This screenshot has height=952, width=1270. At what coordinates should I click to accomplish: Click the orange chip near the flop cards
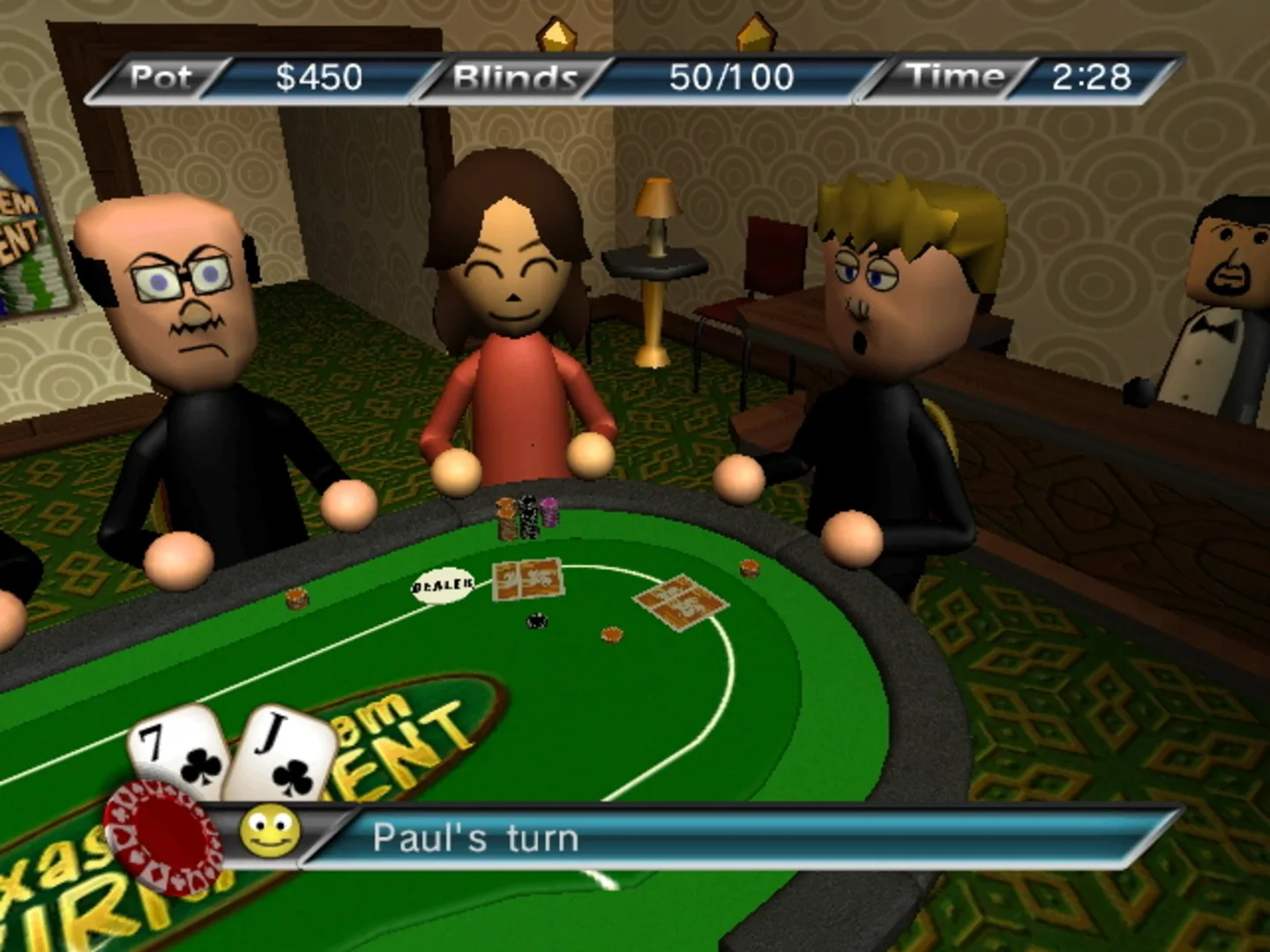click(610, 633)
